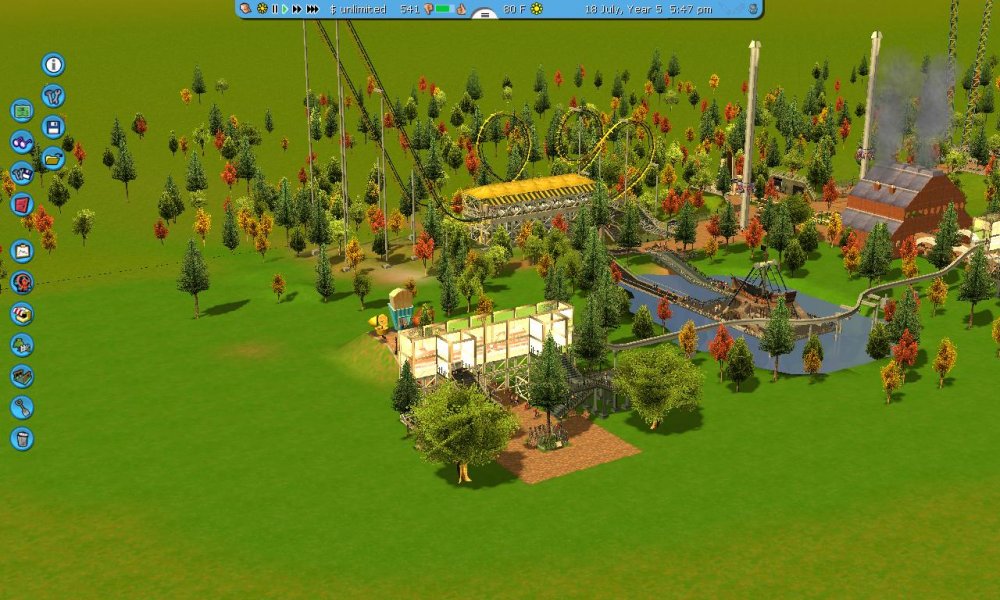Open the path building button
The image size is (1000, 600).
22,376
